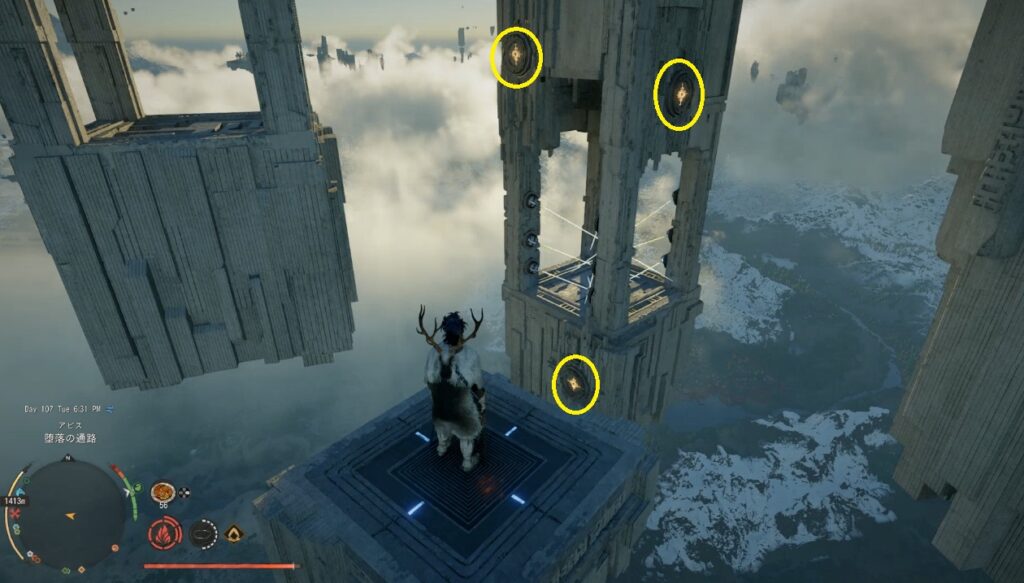Viewport: 1024px width, 583px height.
Task: Click the red cross marker beside the minimap
Action: (16, 511)
